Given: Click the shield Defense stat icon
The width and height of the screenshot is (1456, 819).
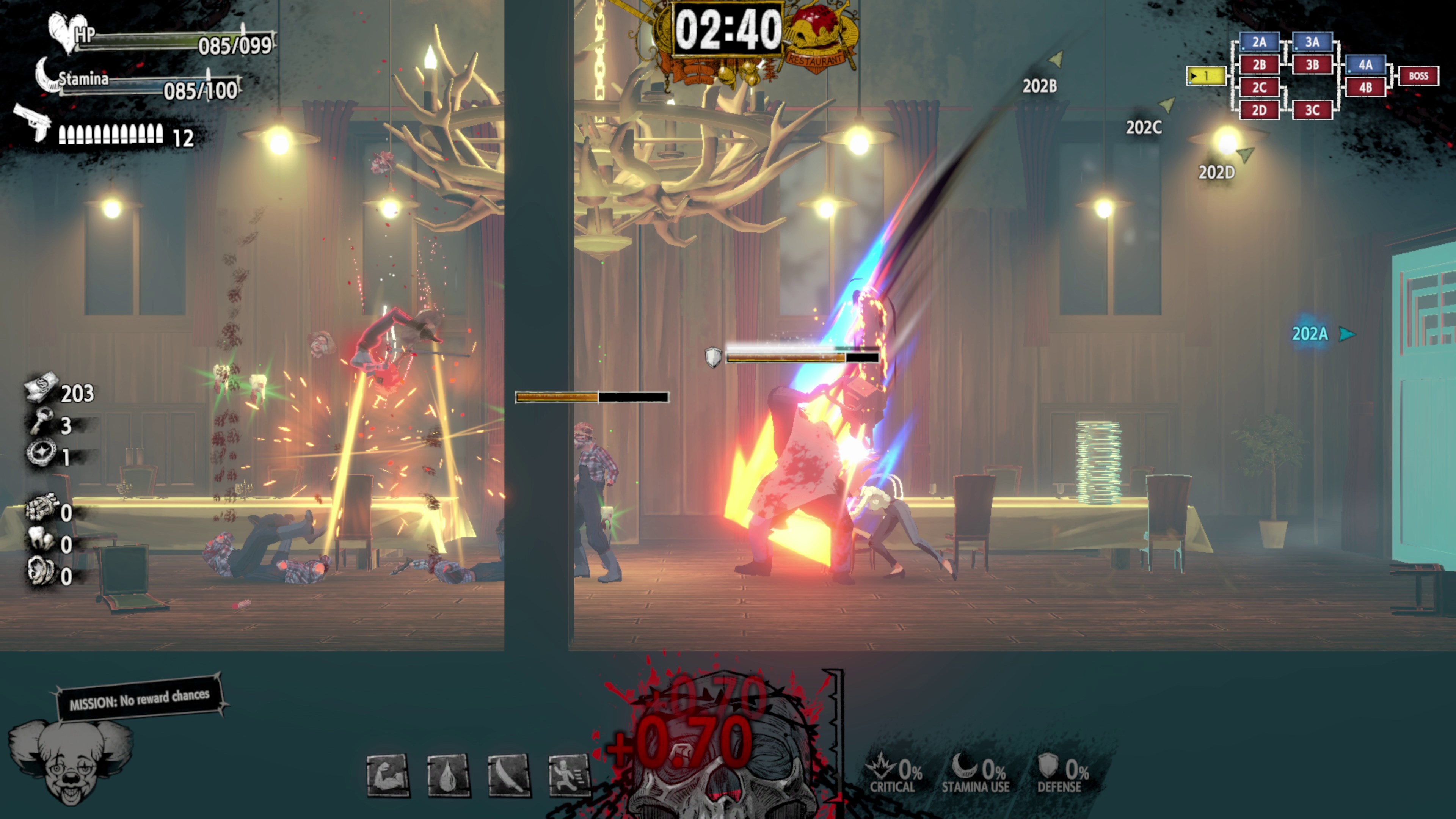Looking at the screenshot, I should pyautogui.click(x=1047, y=766).
